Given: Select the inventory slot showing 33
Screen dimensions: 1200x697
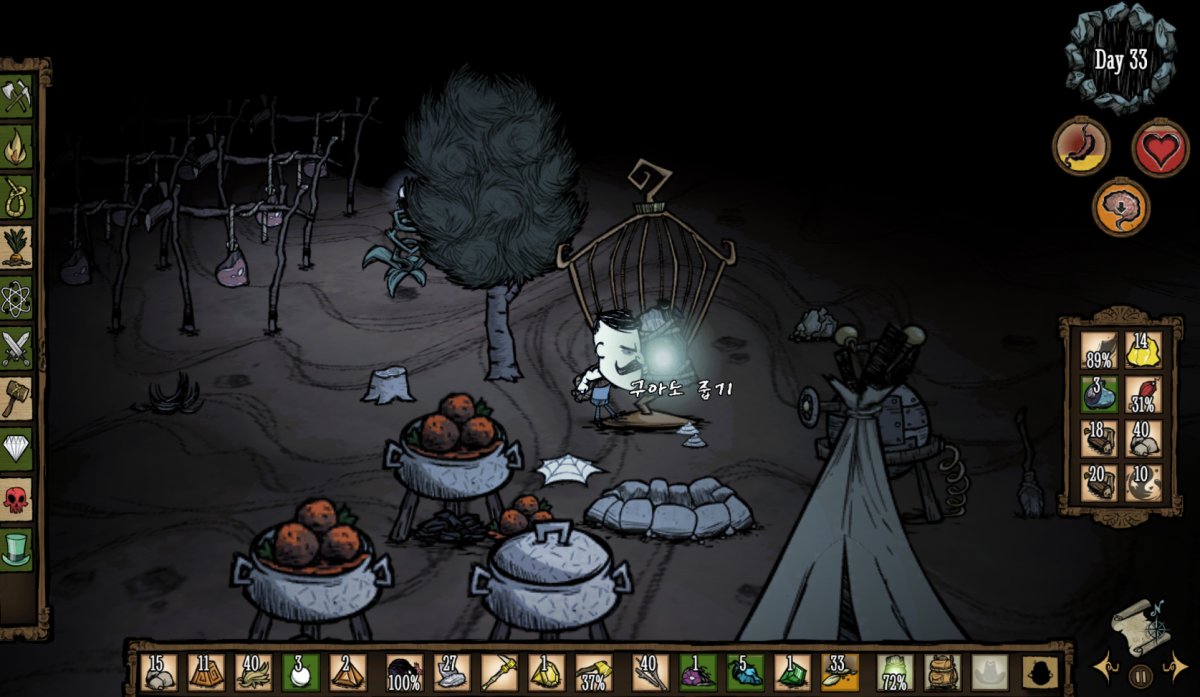Looking at the screenshot, I should 840,672.
